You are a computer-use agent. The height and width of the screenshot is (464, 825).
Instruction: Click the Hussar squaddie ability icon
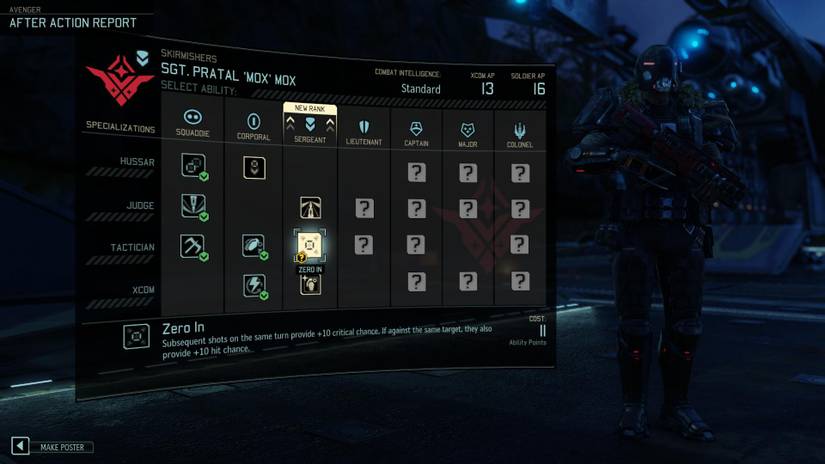[x=193, y=165]
